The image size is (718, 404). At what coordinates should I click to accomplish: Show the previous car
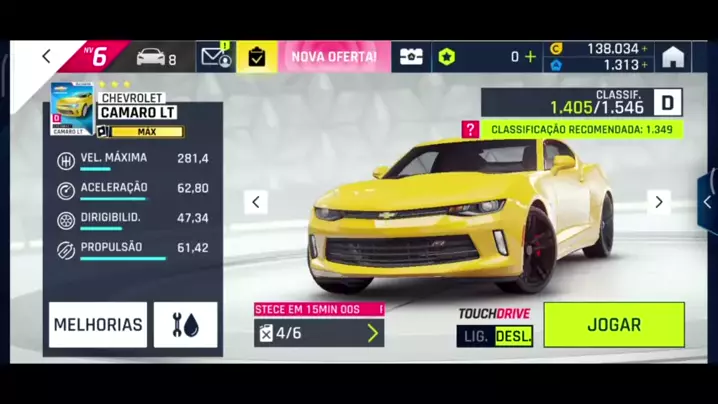(256, 202)
